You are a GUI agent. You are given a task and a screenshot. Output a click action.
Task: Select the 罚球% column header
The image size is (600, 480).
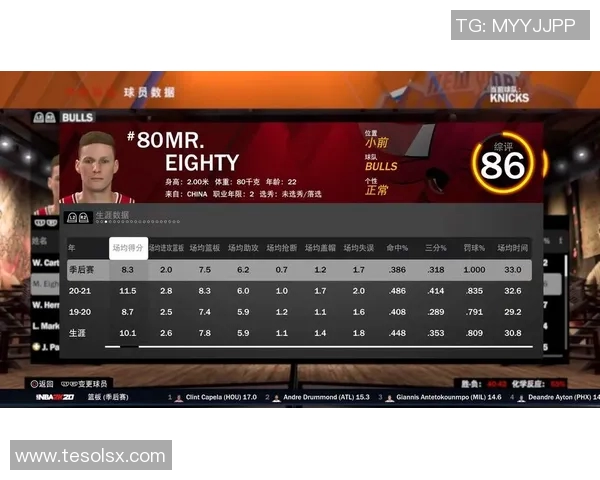point(474,247)
